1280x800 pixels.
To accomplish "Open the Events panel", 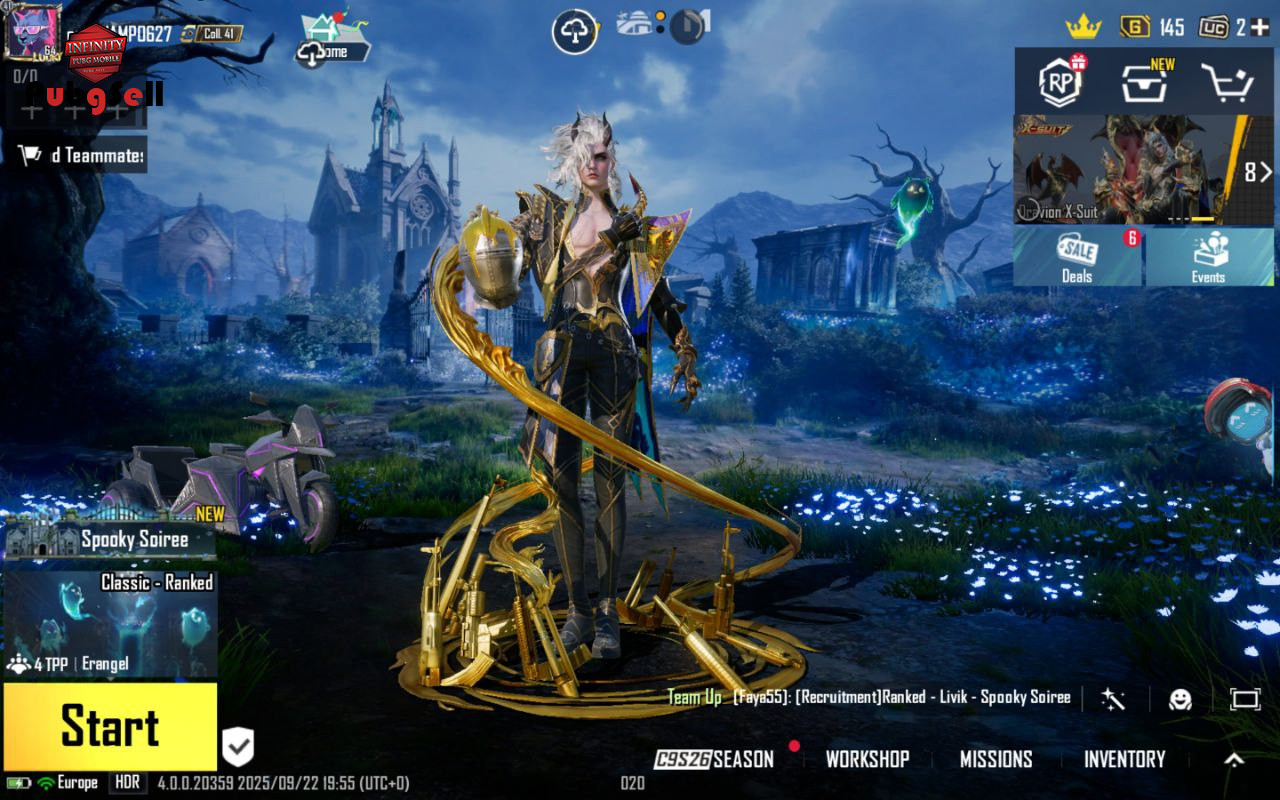I will click(x=1208, y=257).
